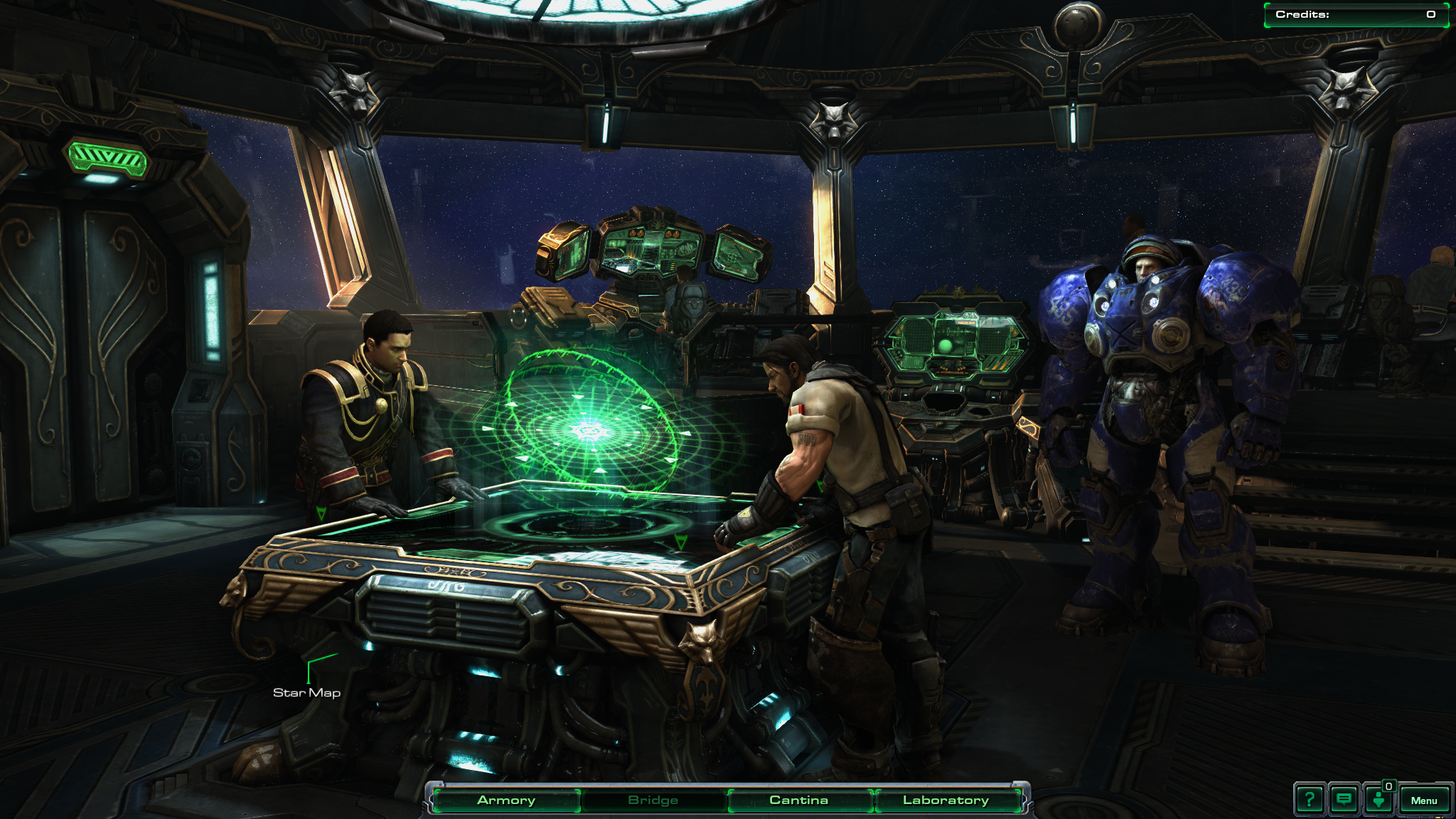Show the speech bubble message log

(1344, 800)
